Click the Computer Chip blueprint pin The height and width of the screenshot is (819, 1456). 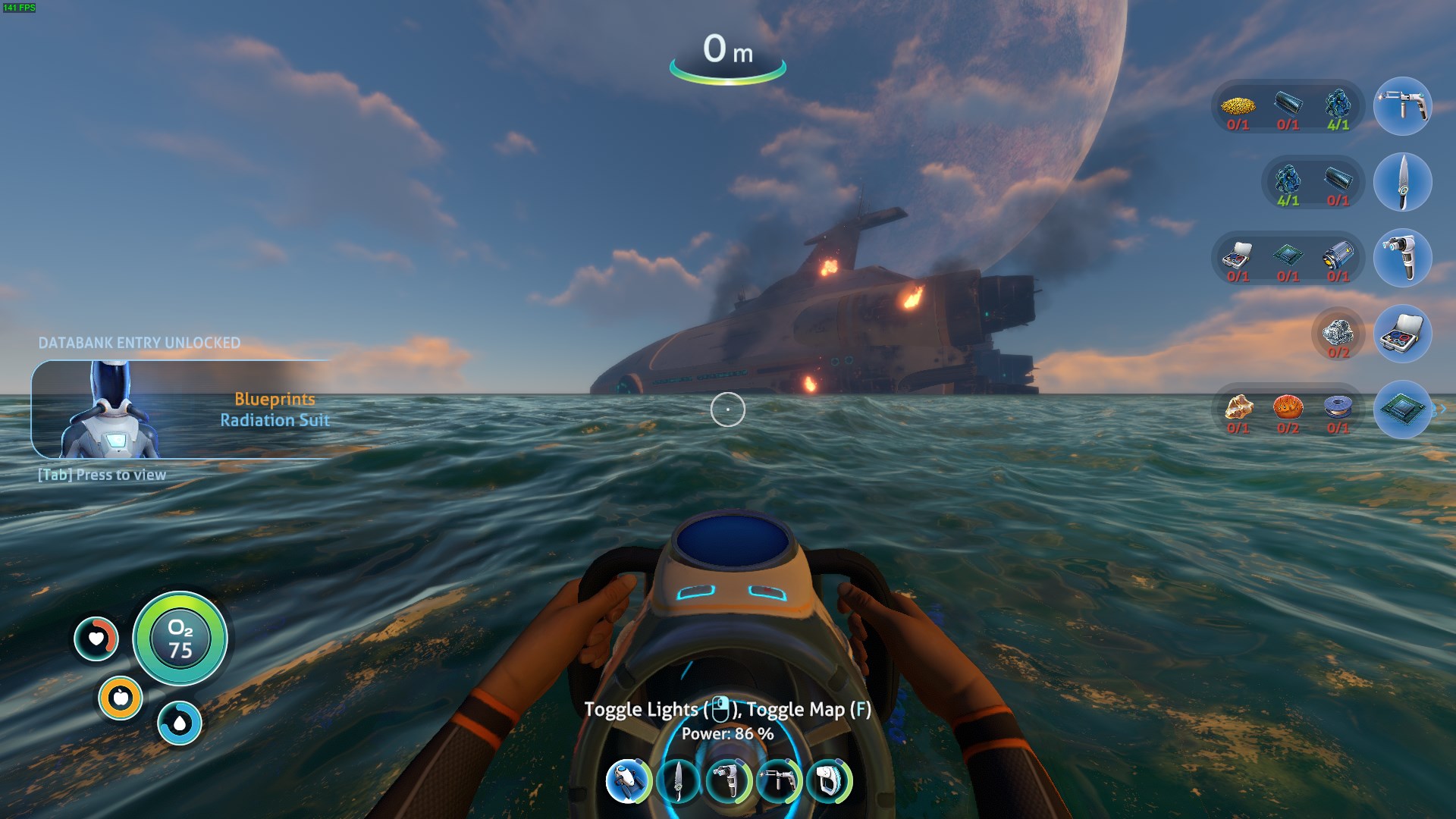pyautogui.click(x=1401, y=410)
